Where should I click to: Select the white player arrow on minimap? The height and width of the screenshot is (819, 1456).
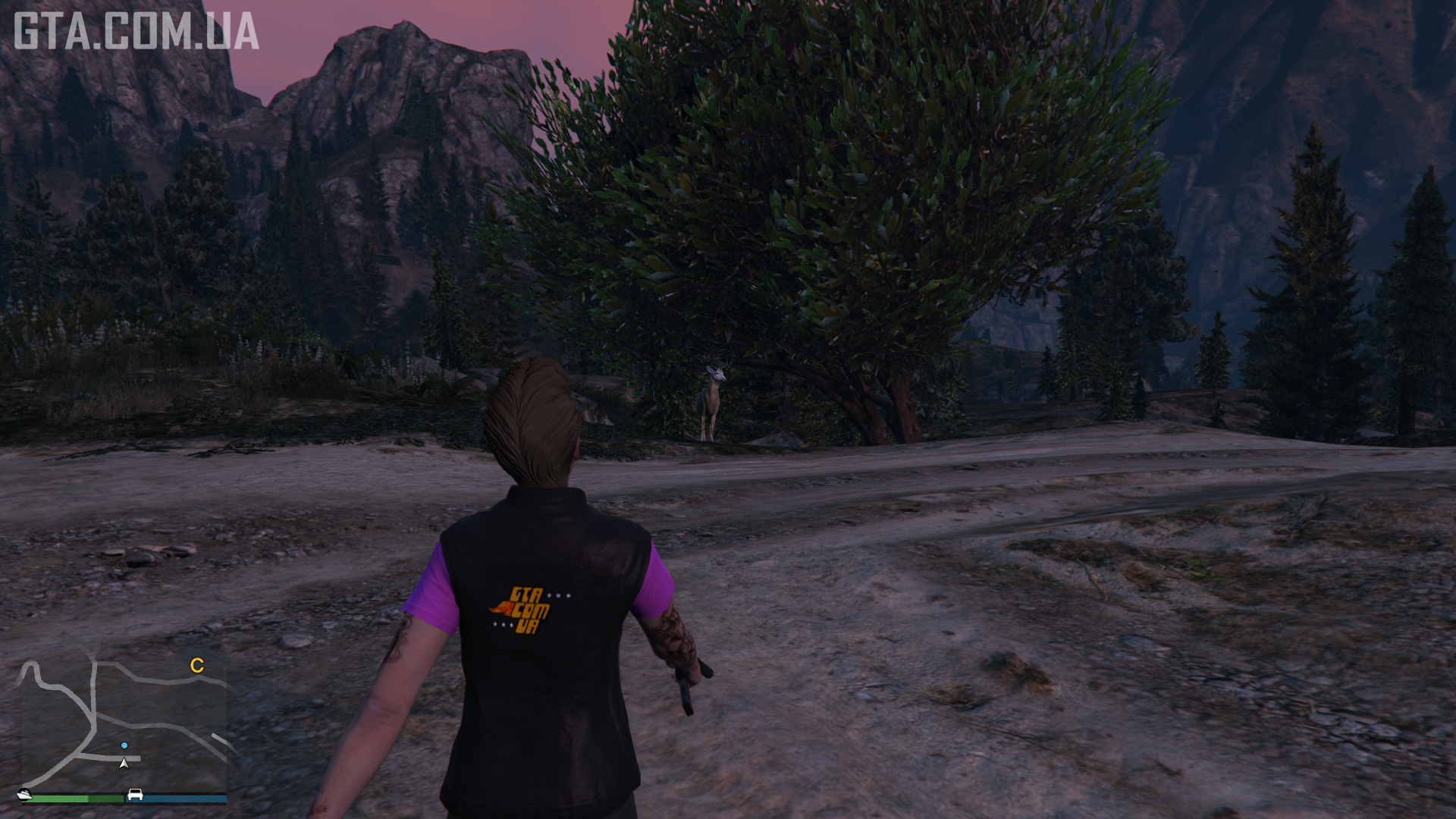(124, 763)
